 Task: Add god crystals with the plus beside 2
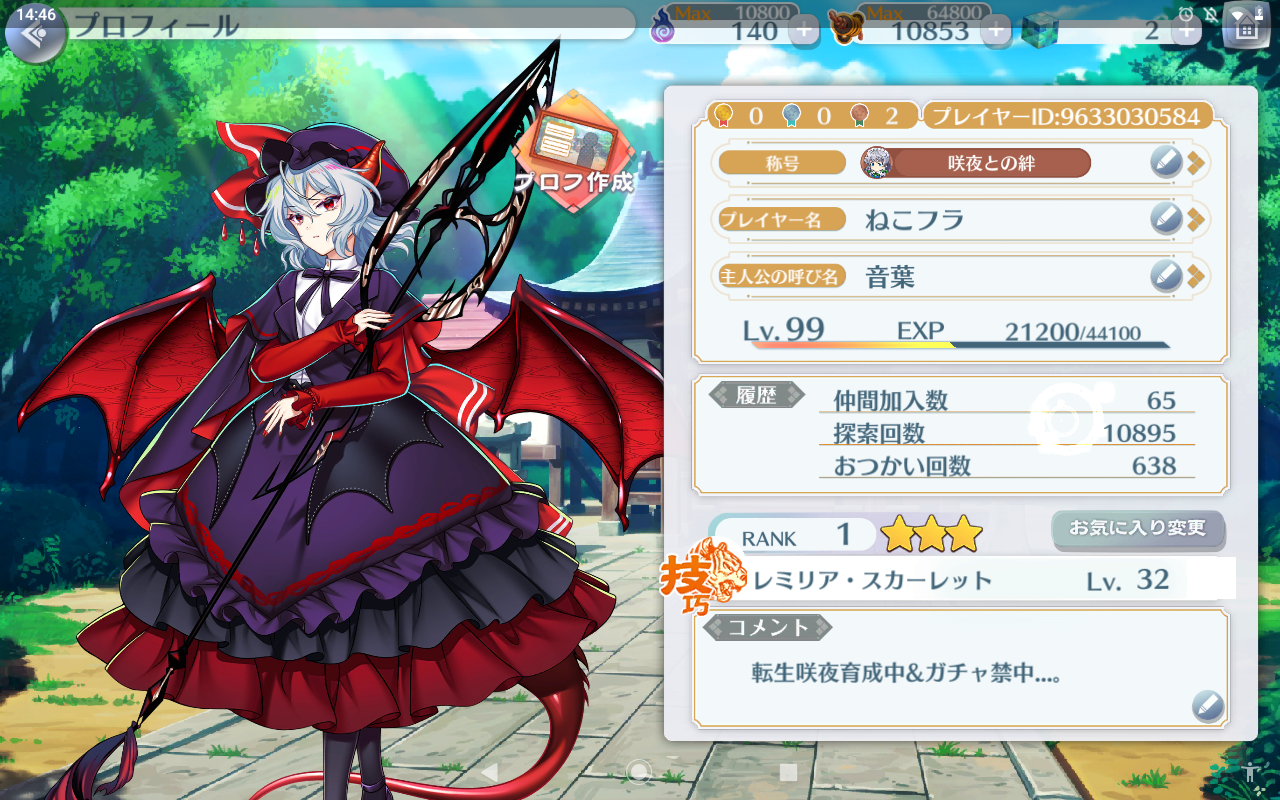1186,30
